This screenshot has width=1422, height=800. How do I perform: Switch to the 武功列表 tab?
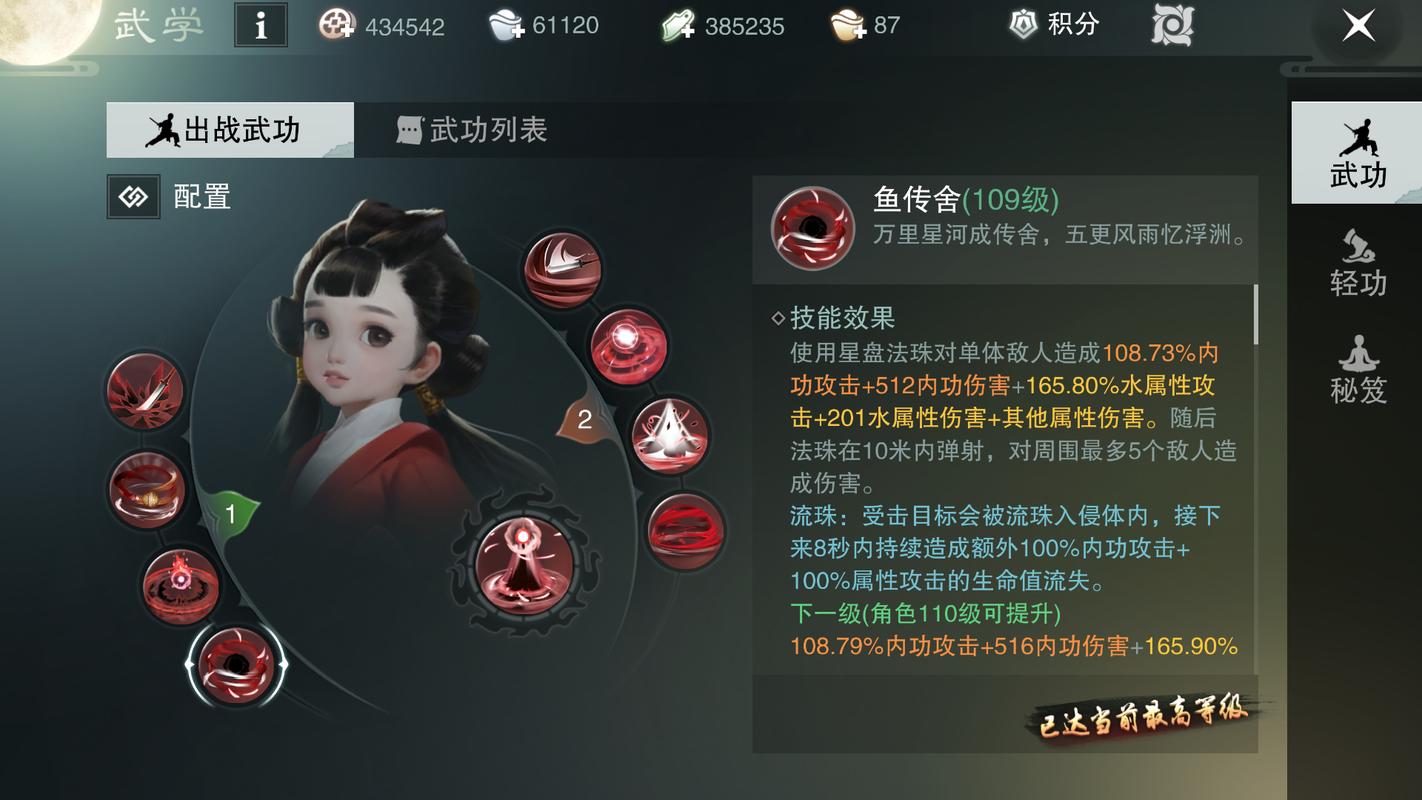(474, 130)
